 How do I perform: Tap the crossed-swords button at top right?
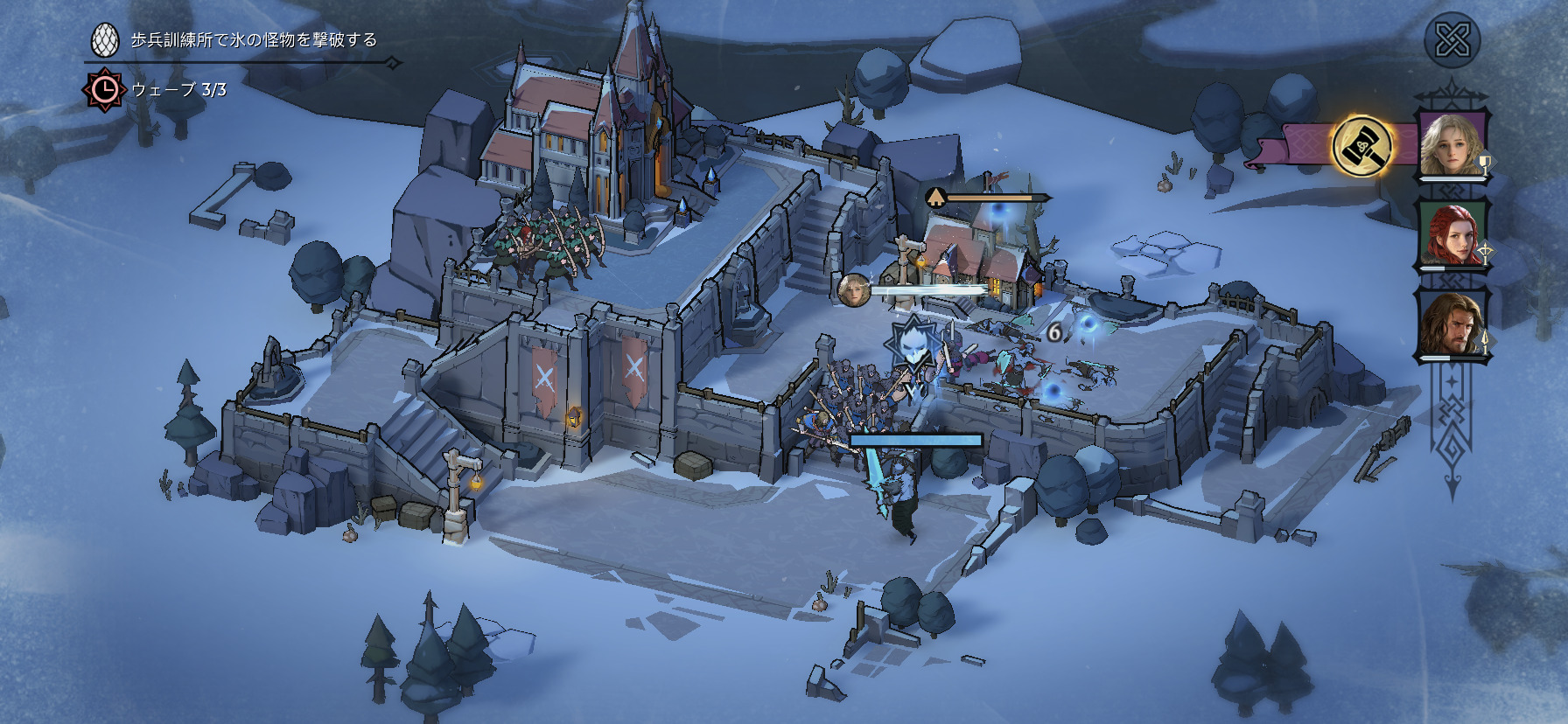(1452, 40)
